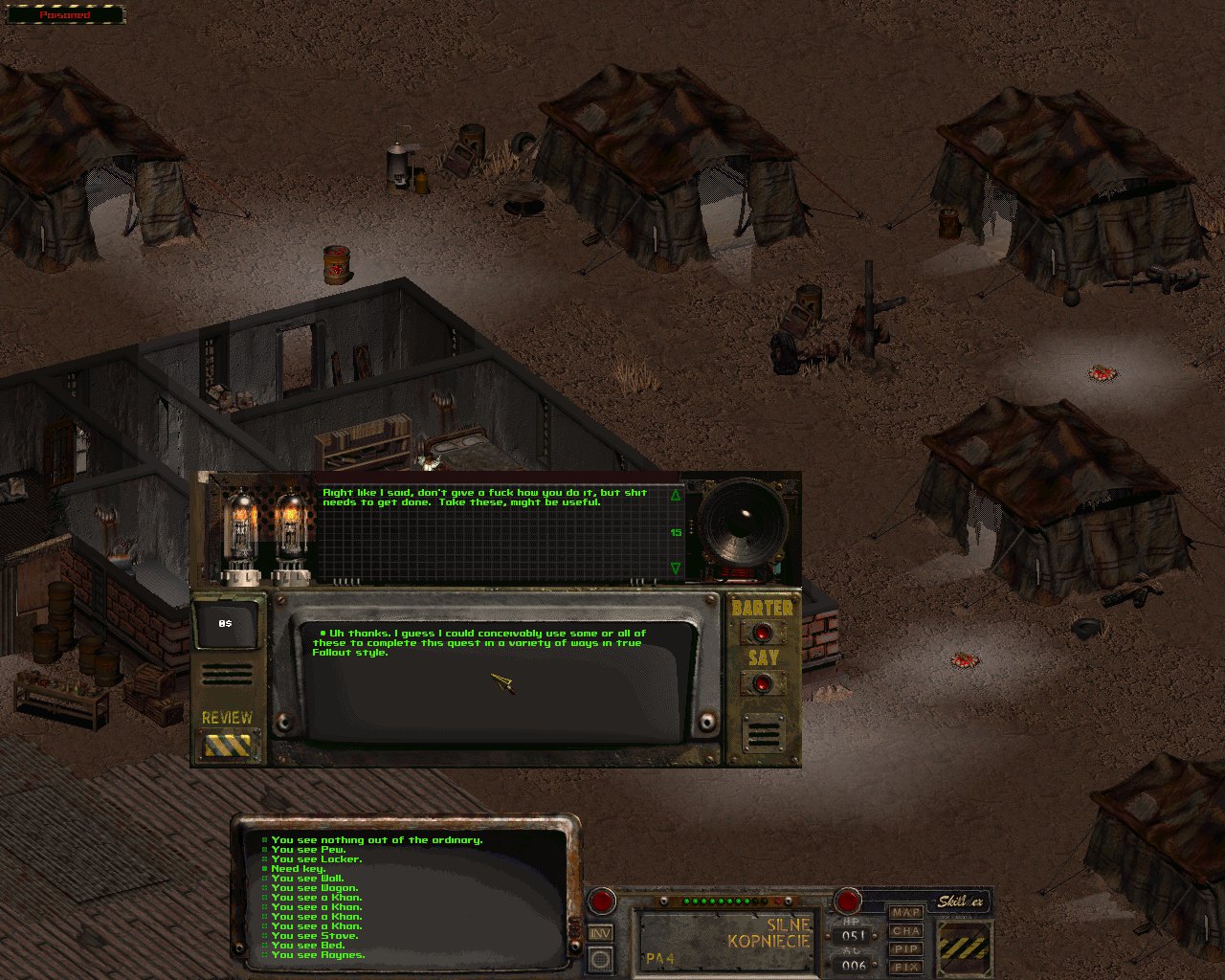Open the dialogue REVIEW log
The width and height of the screenshot is (1225, 980).
point(227,743)
